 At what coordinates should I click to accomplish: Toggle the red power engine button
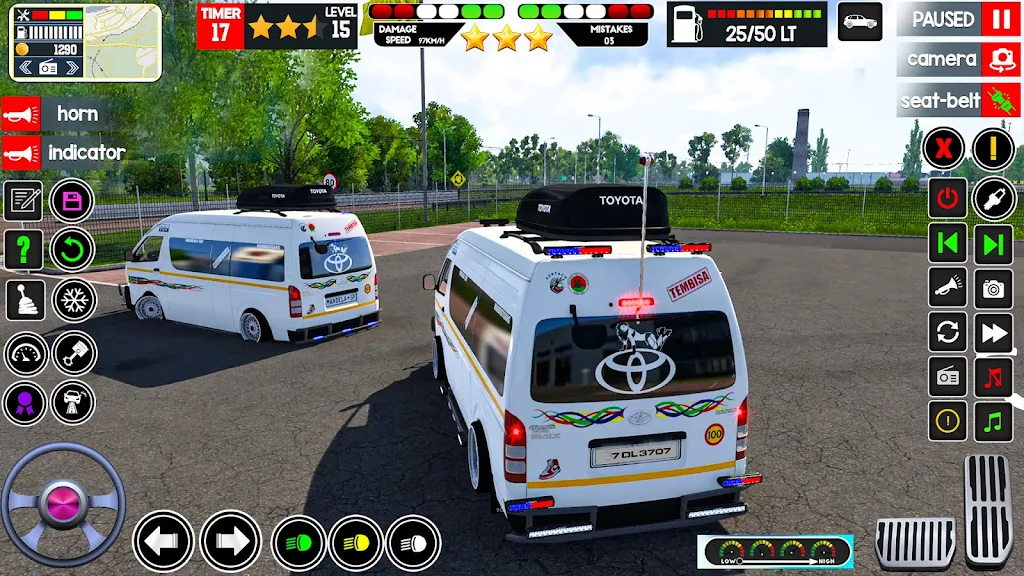click(947, 197)
